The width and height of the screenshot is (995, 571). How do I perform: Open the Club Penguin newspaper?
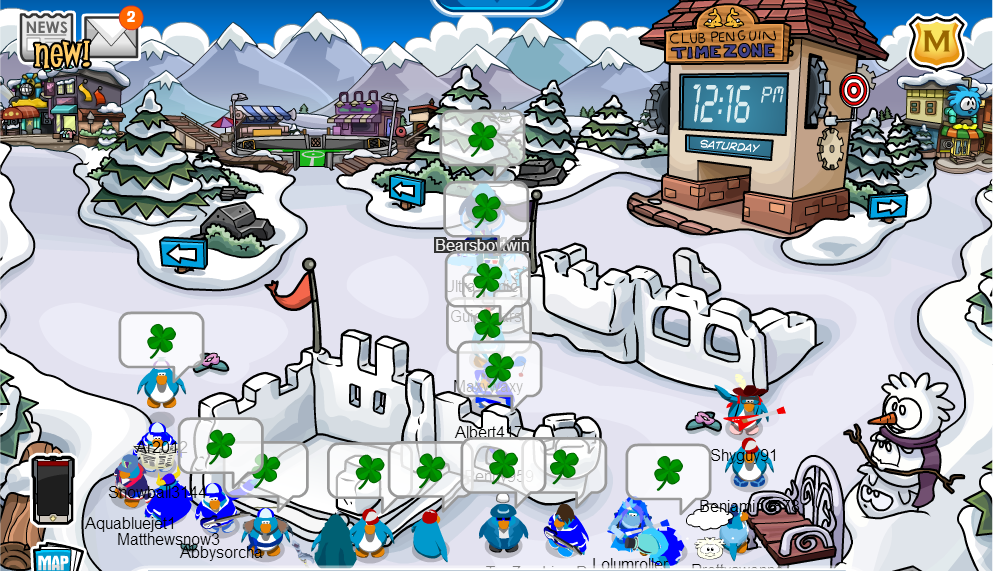(47, 38)
